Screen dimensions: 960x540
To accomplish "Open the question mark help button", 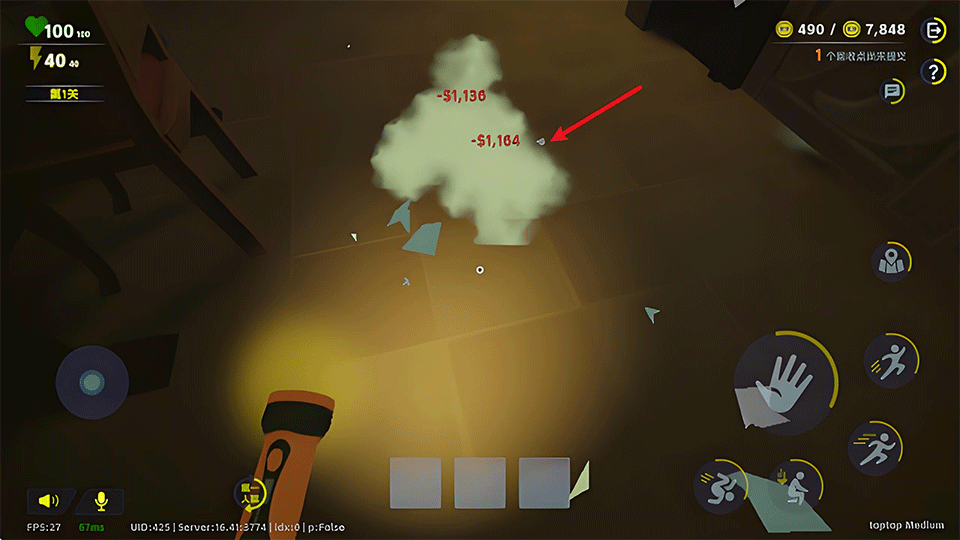I will point(935,71).
